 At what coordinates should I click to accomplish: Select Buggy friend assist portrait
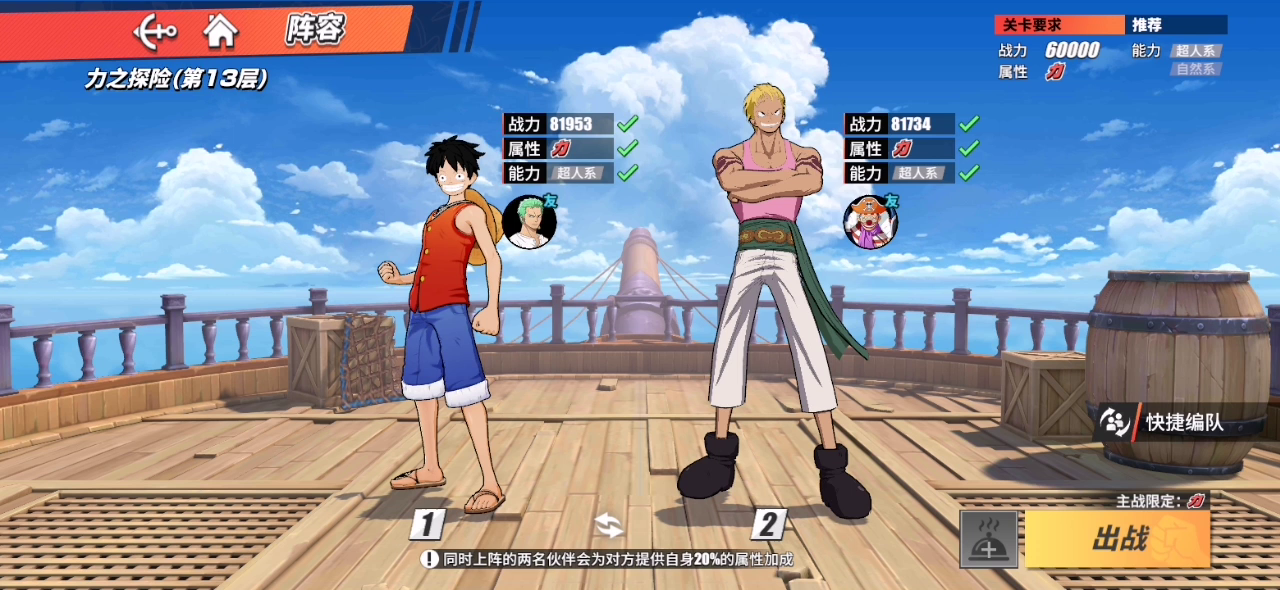tap(870, 221)
